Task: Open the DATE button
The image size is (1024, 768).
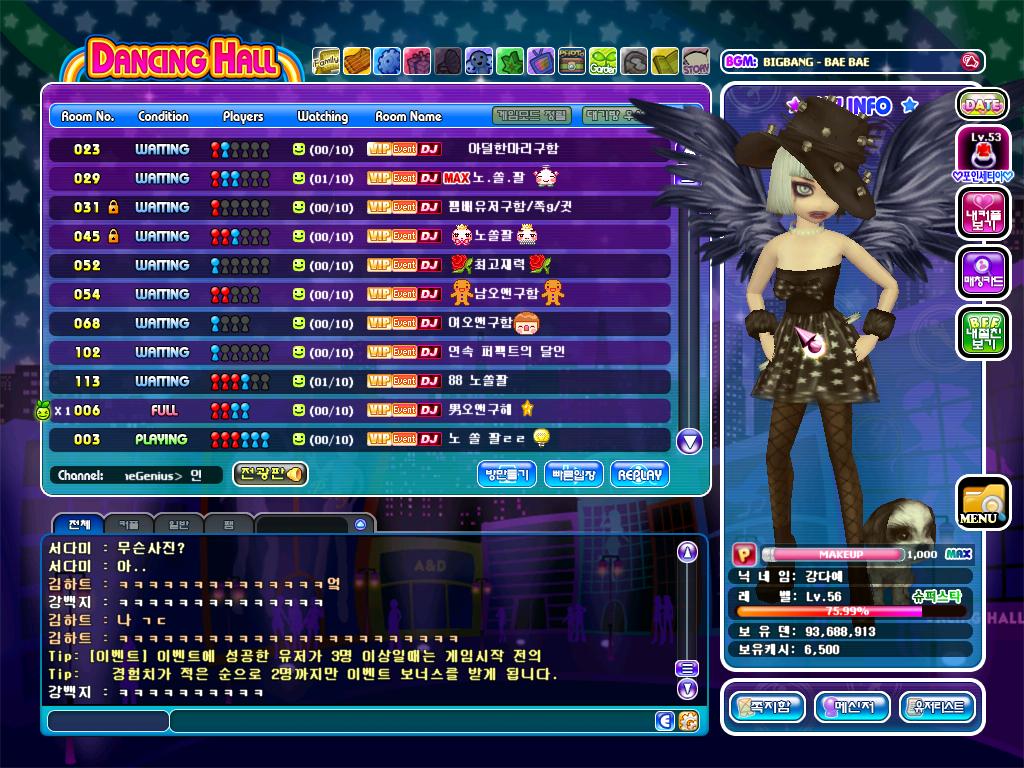Action: 982,104
